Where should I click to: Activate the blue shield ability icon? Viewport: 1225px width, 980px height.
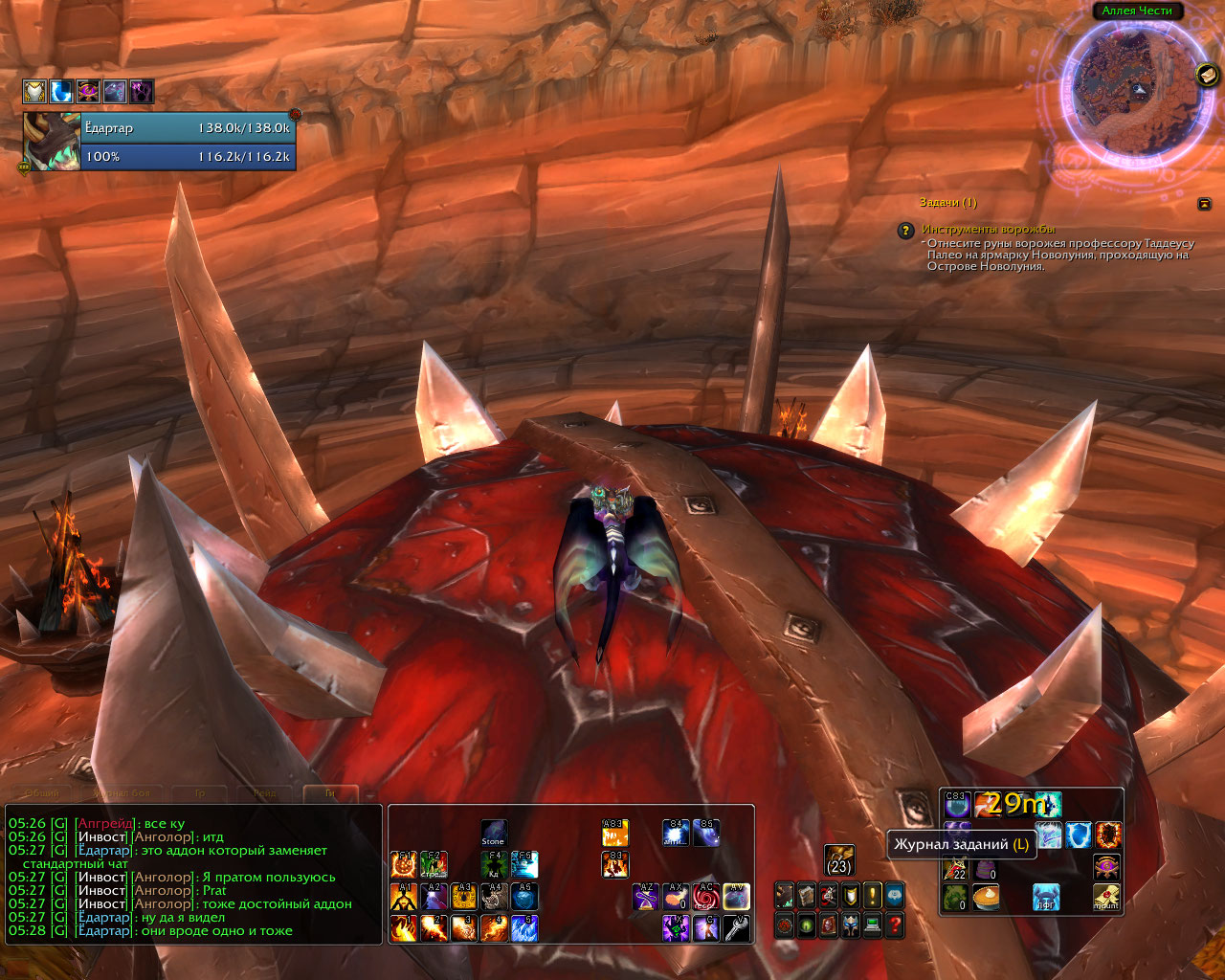click(1079, 835)
